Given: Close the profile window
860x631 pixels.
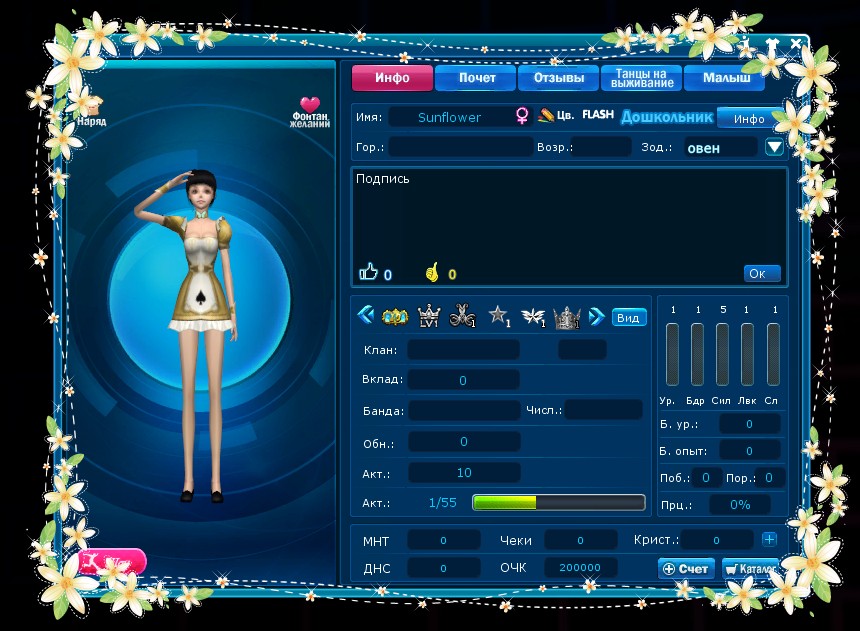Looking at the screenshot, I should pyautogui.click(x=795, y=44).
